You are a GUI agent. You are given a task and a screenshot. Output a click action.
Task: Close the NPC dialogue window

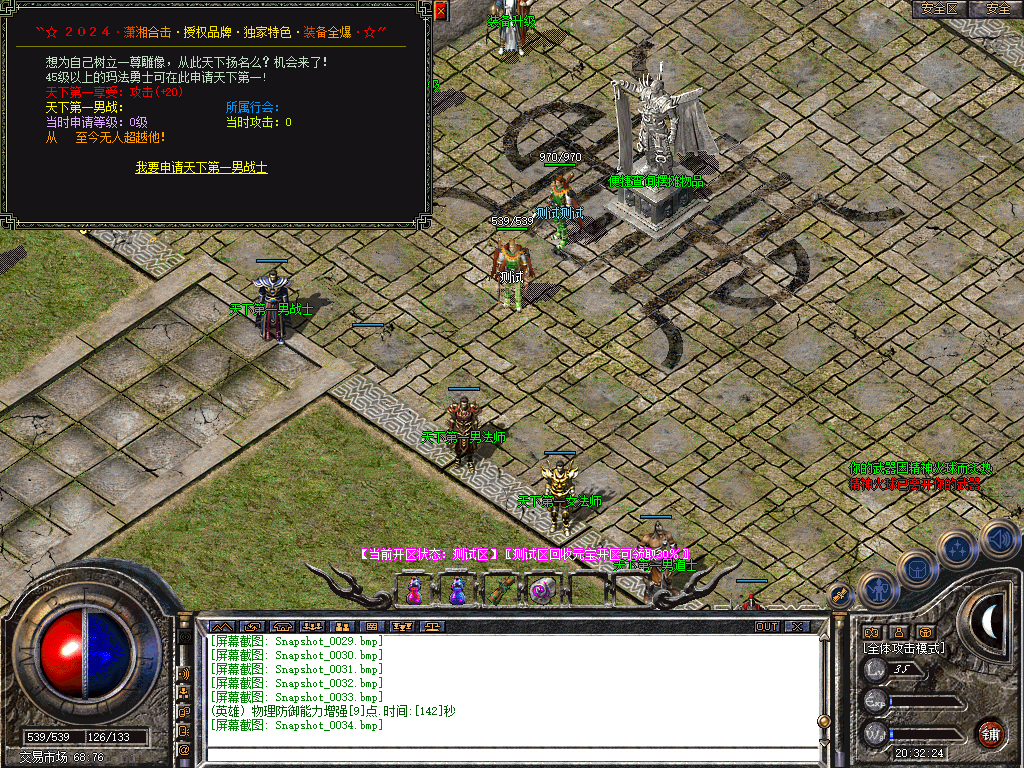pyautogui.click(x=440, y=11)
